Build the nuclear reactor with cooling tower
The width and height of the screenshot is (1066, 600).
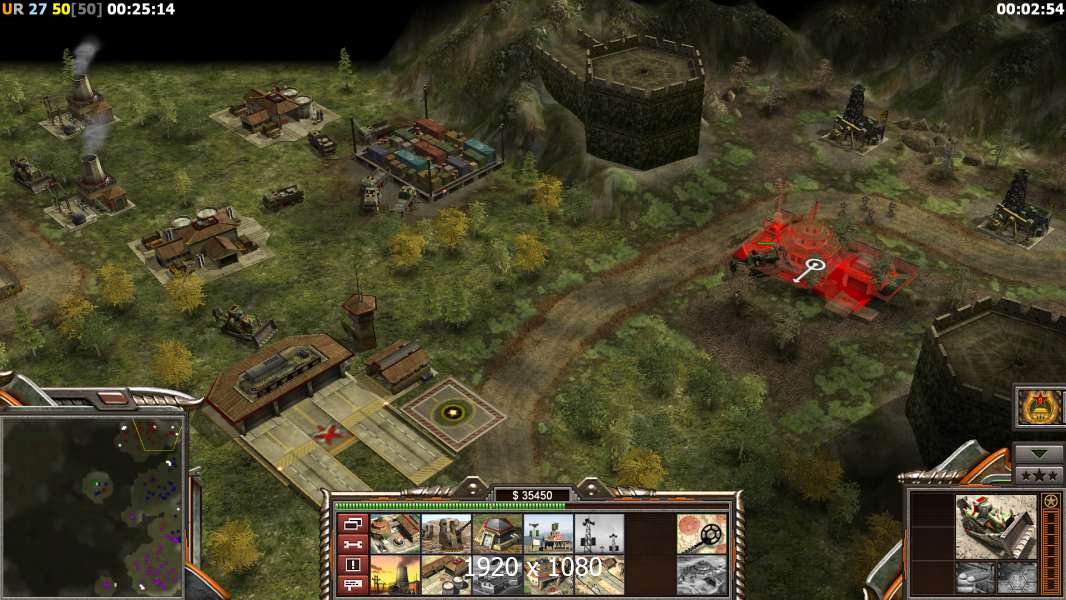point(395,575)
